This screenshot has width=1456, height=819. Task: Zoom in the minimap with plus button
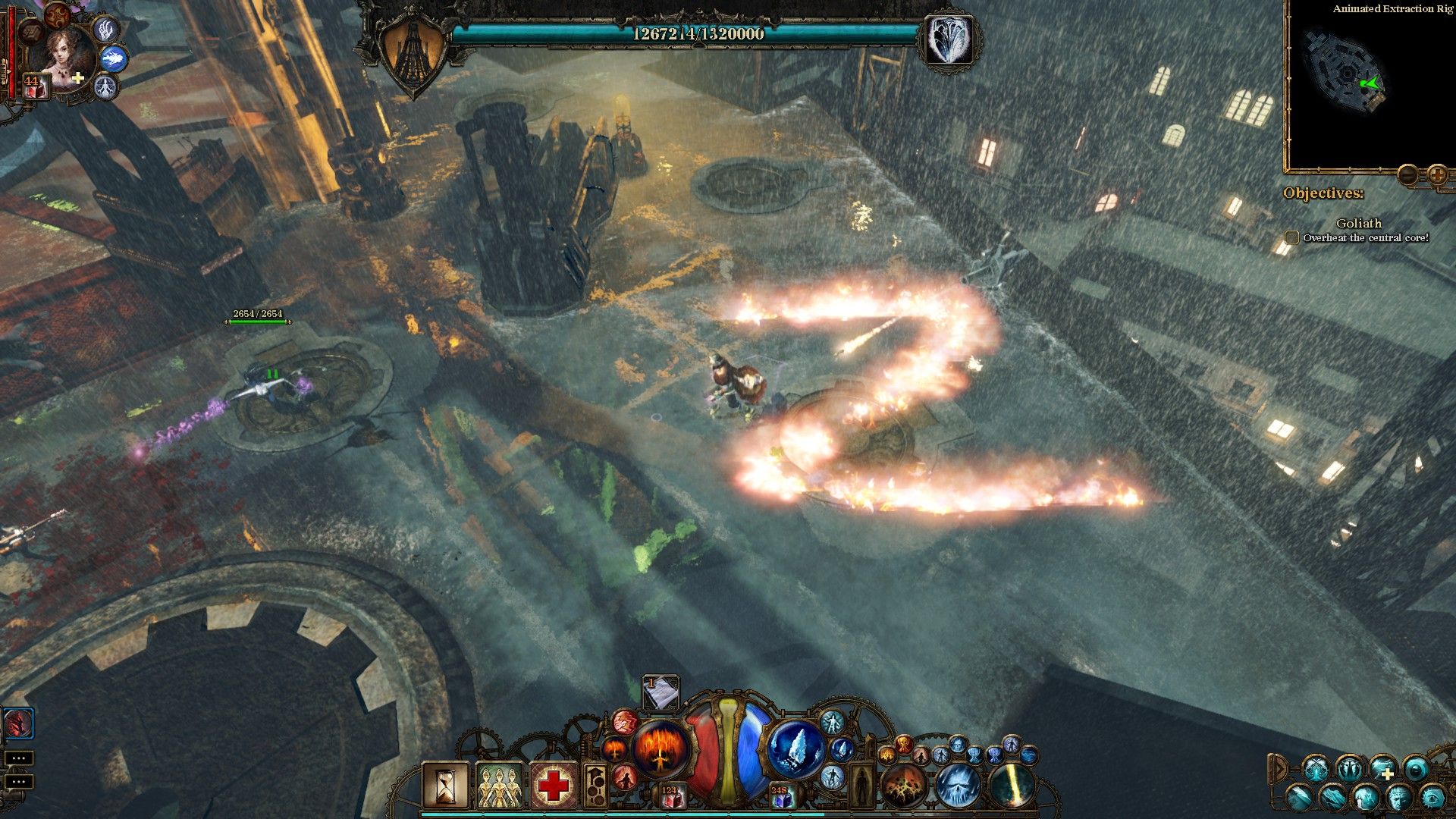[1436, 174]
